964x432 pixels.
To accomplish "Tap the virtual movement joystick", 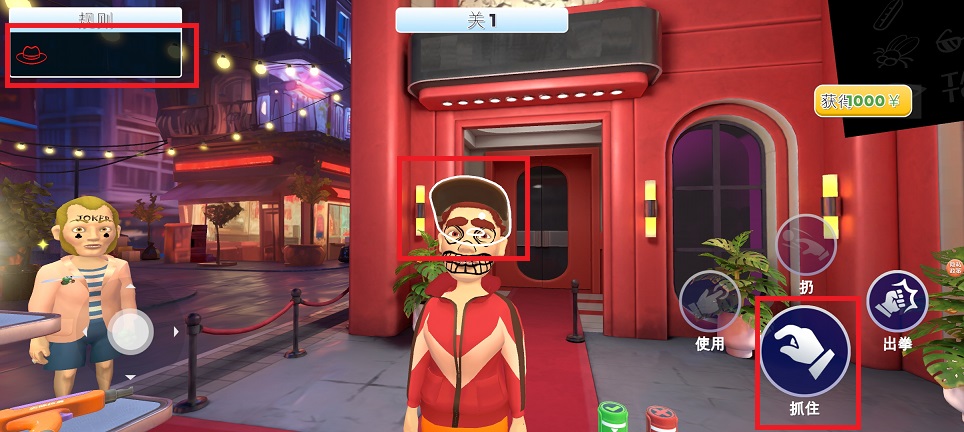I will [131, 331].
